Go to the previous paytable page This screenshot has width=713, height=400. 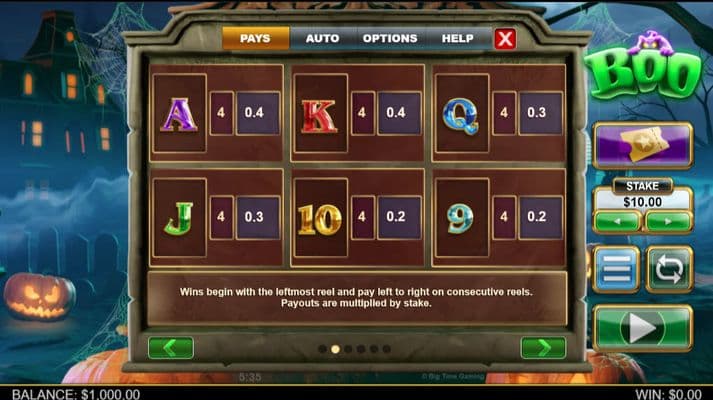click(170, 348)
